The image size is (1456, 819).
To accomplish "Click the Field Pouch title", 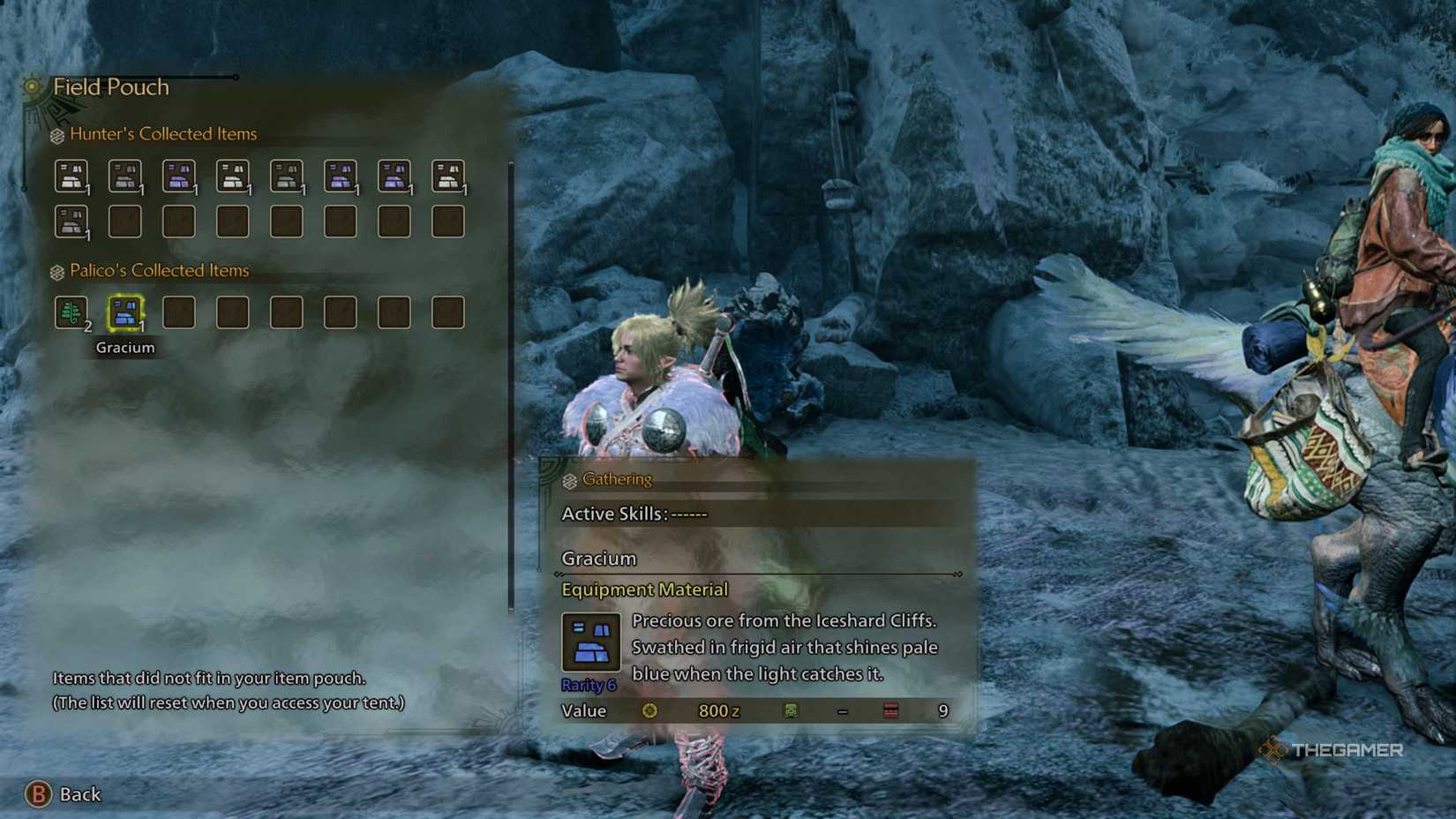I will pos(112,86).
